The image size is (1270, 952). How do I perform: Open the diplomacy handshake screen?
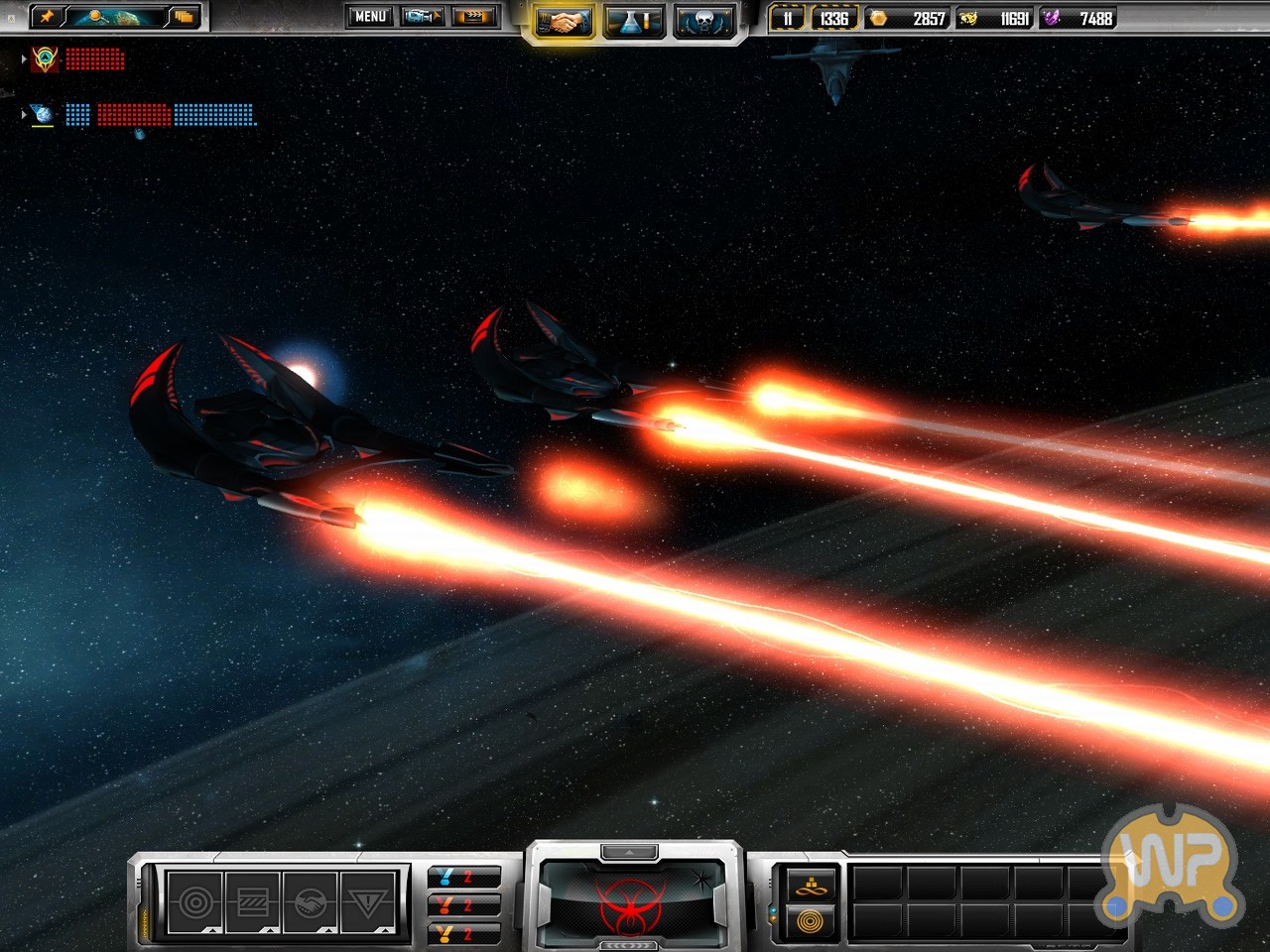click(564, 21)
